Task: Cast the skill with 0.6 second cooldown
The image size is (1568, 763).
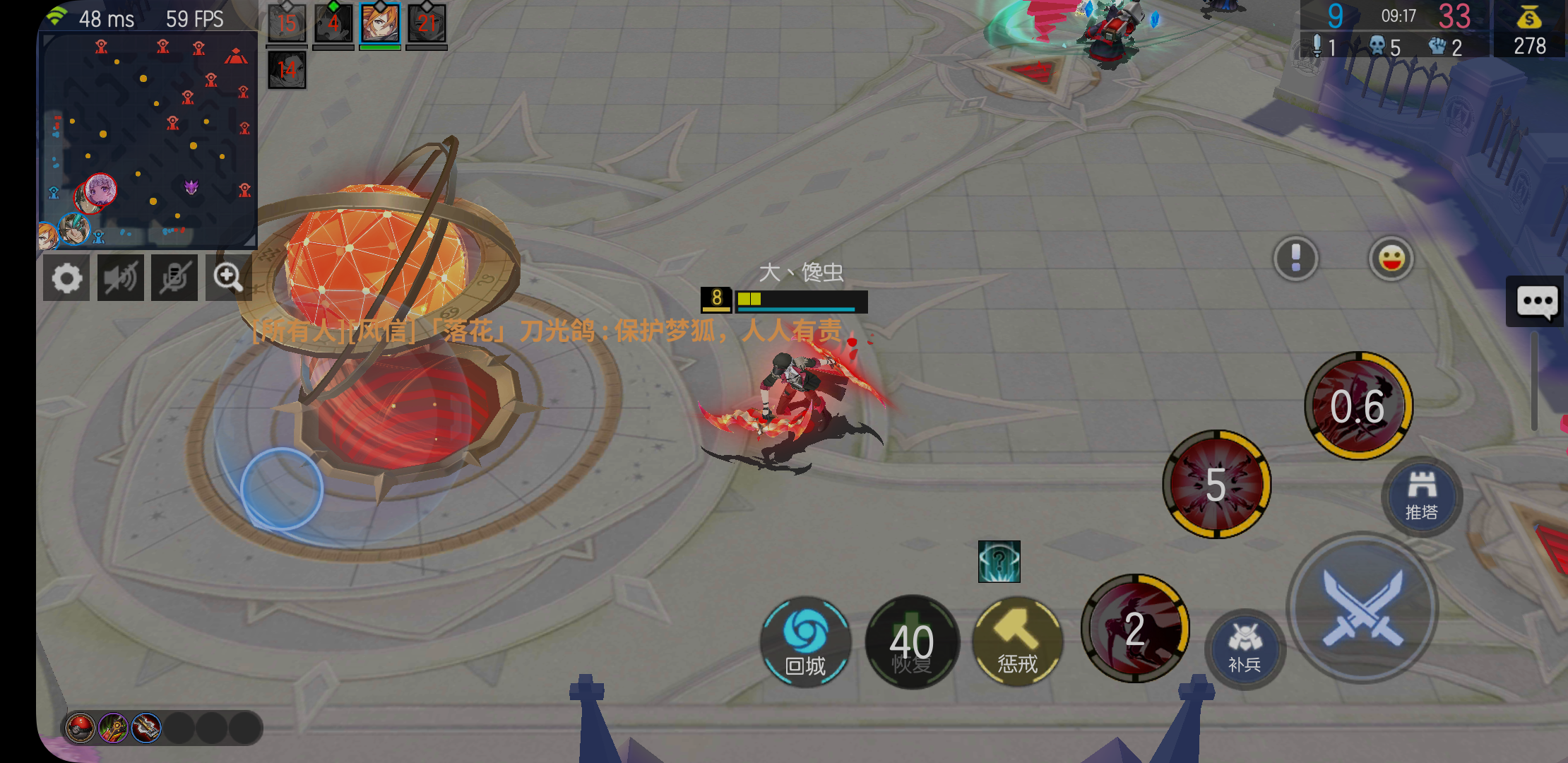Action: click(x=1358, y=406)
